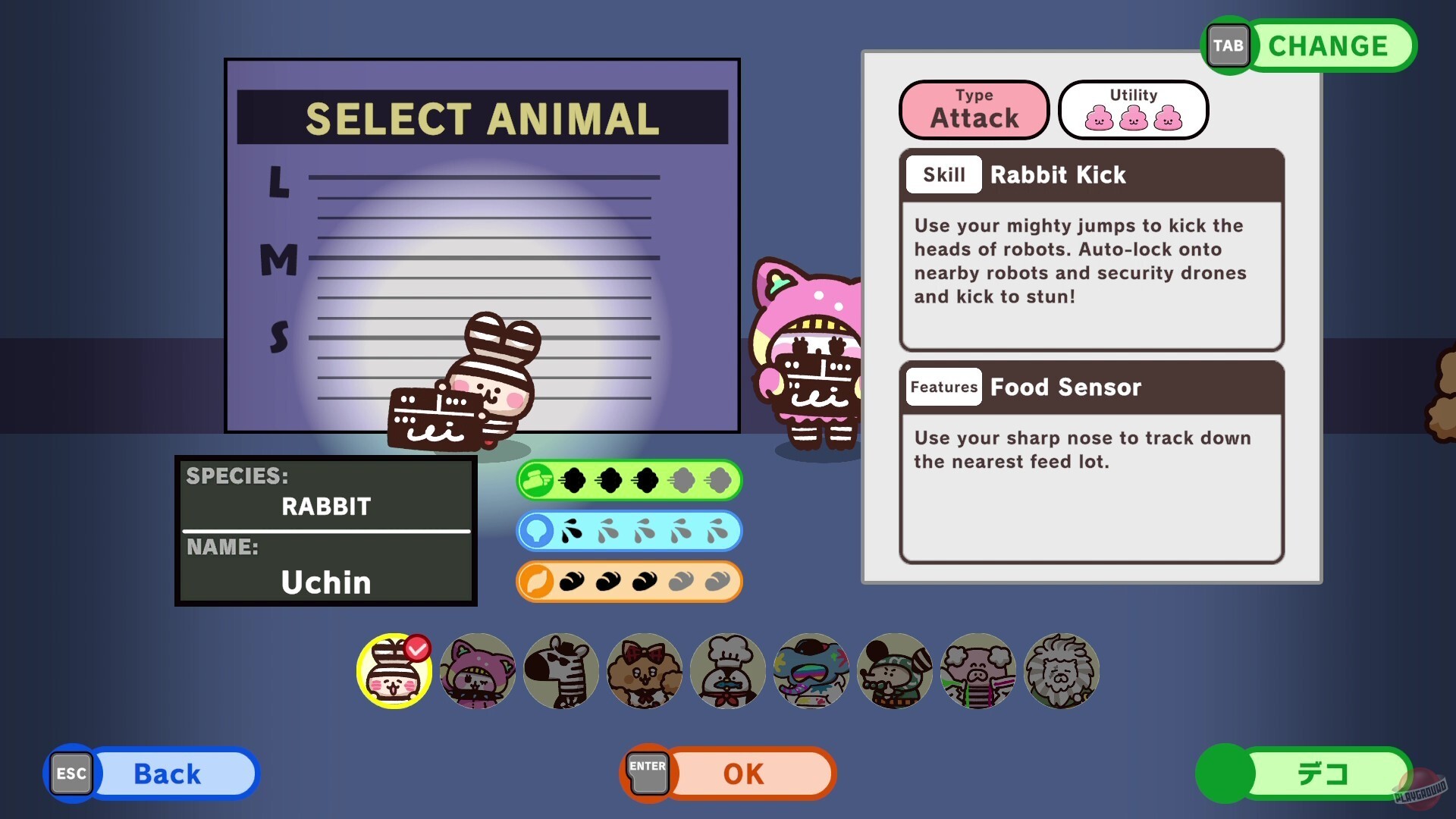Select the zebra character icon

click(561, 671)
